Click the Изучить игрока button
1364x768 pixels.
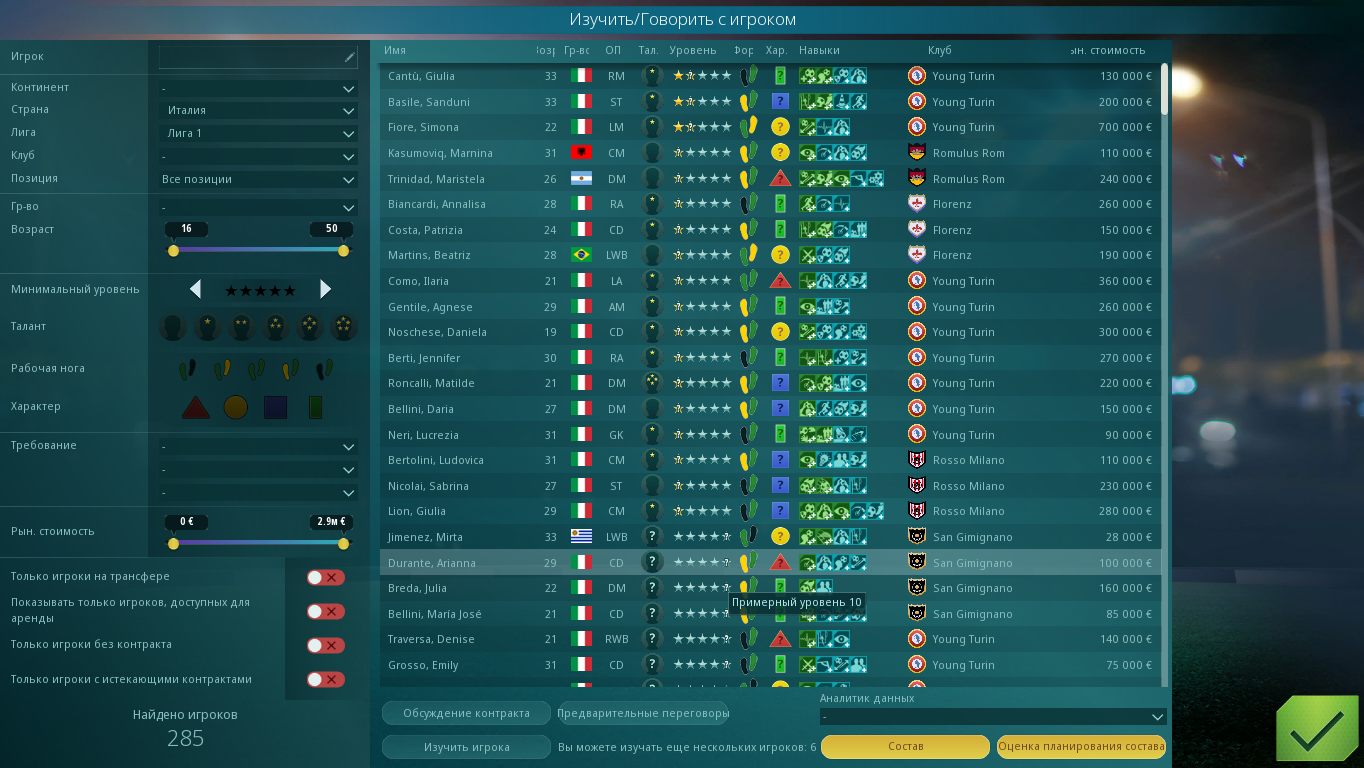(x=466, y=747)
